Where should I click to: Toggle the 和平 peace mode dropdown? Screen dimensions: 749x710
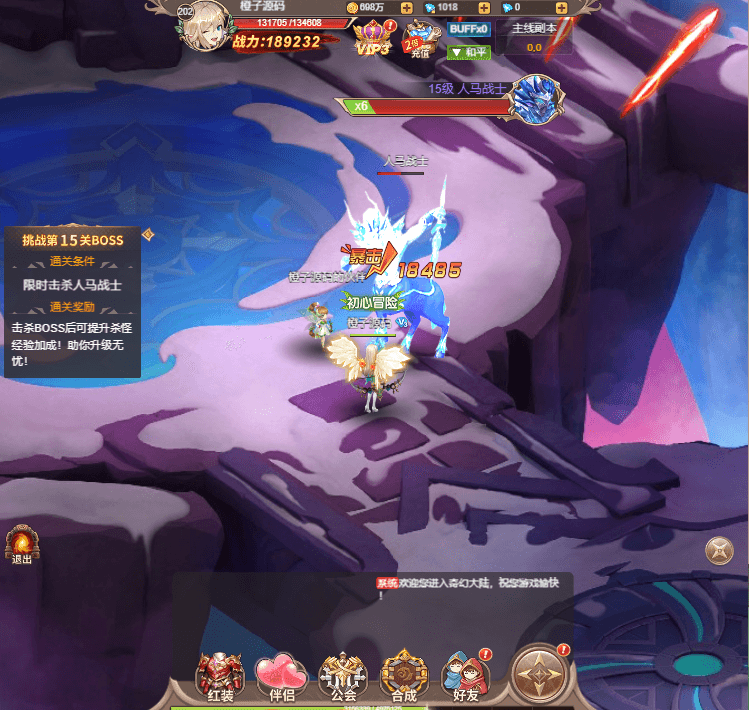470,52
